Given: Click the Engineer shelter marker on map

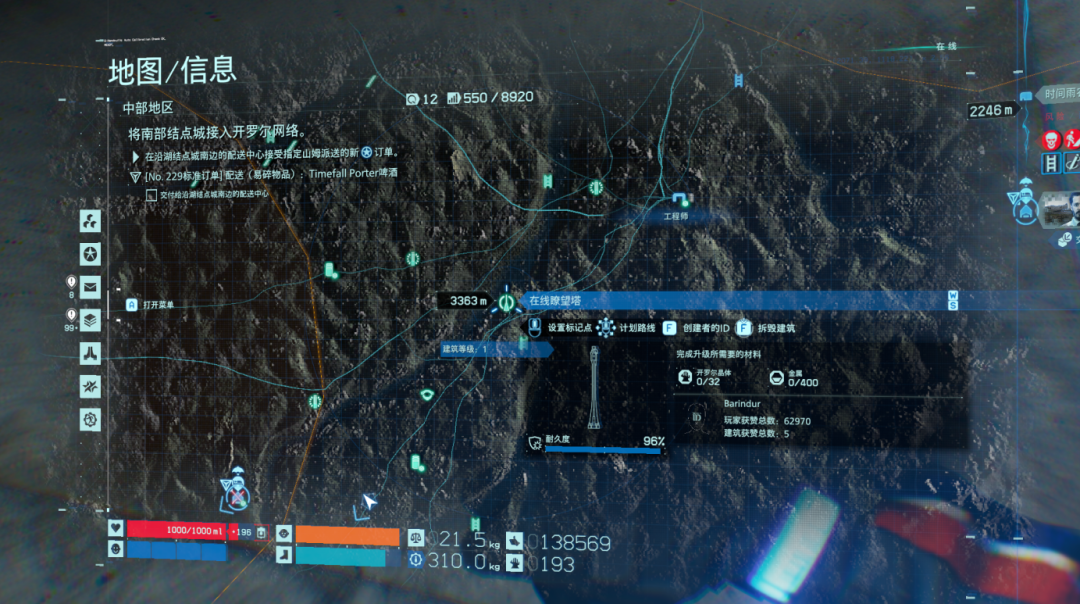Looking at the screenshot, I should pos(682,199).
